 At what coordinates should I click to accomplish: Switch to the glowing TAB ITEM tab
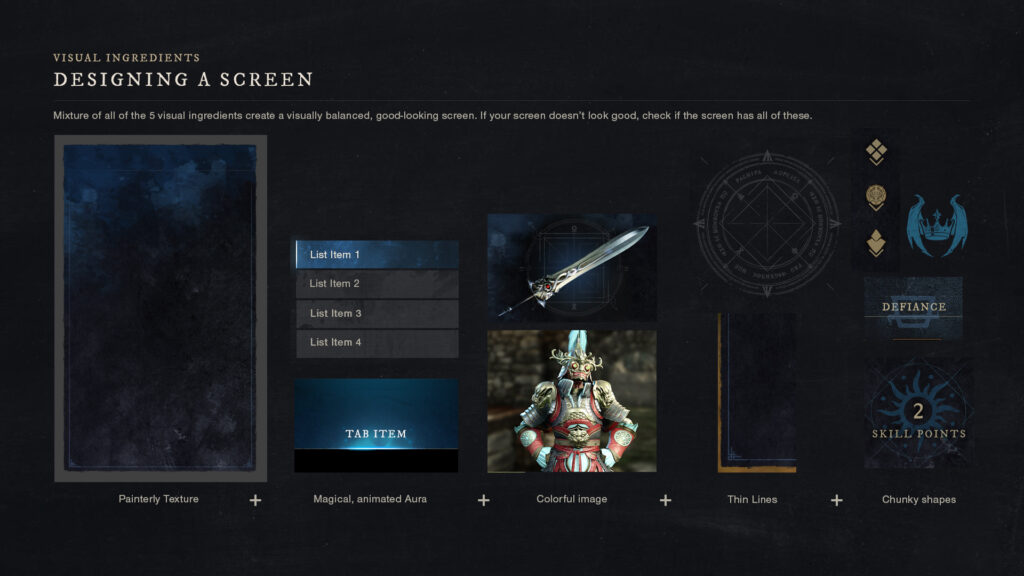(x=376, y=434)
